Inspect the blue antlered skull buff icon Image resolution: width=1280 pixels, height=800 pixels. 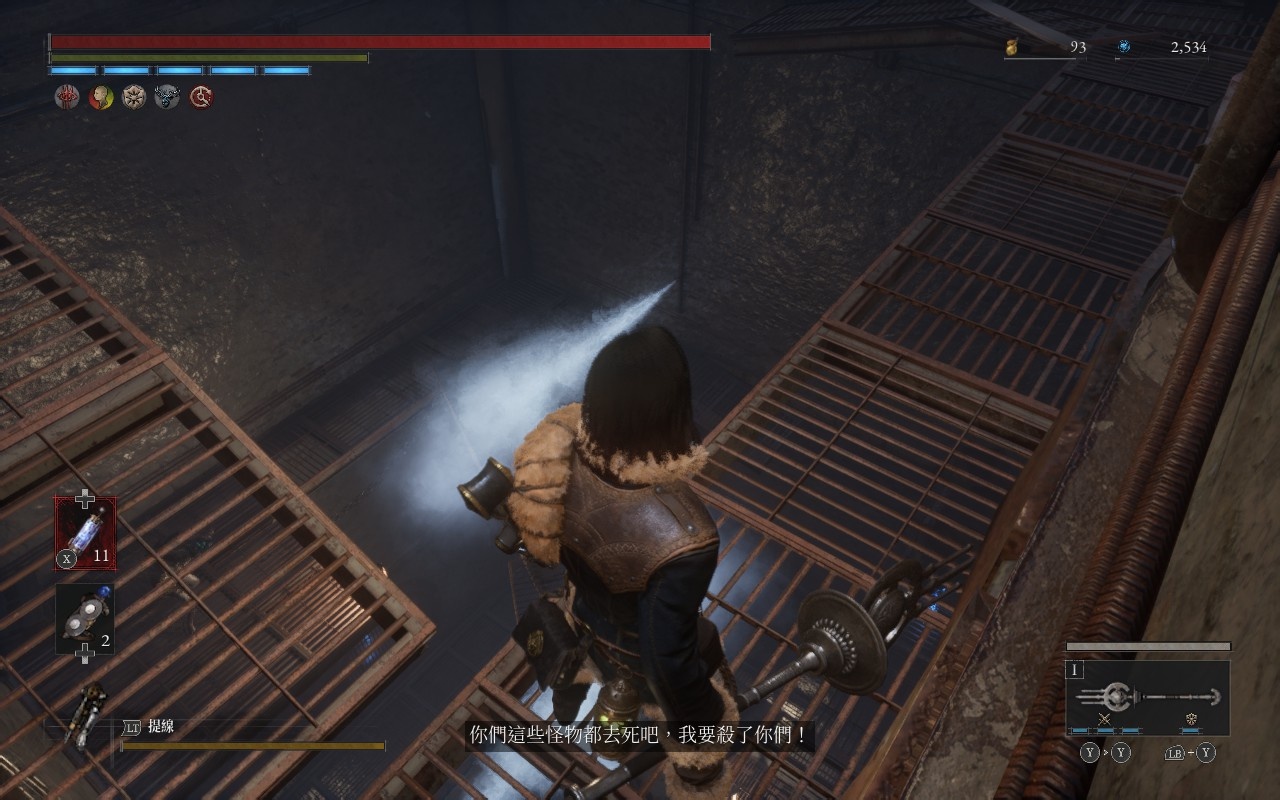(167, 97)
